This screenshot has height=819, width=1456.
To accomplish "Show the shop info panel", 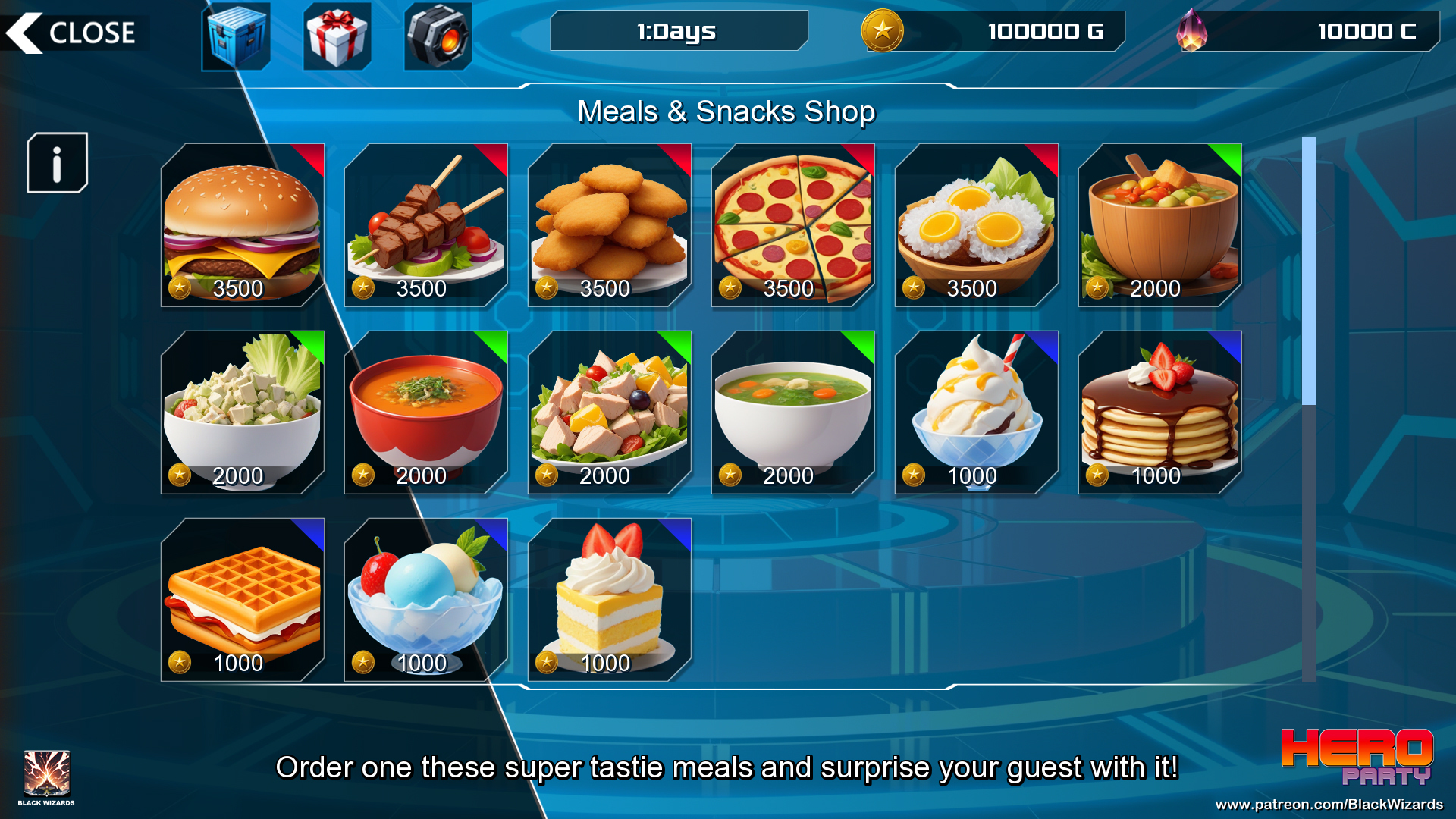I will coord(58,163).
